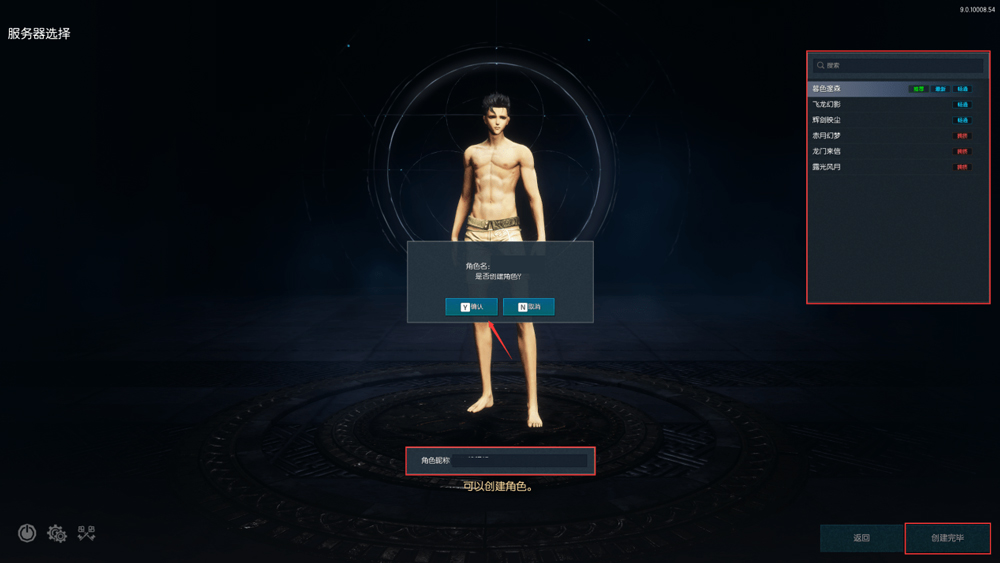
Task: Go back with the 返回 button
Action: point(861,538)
